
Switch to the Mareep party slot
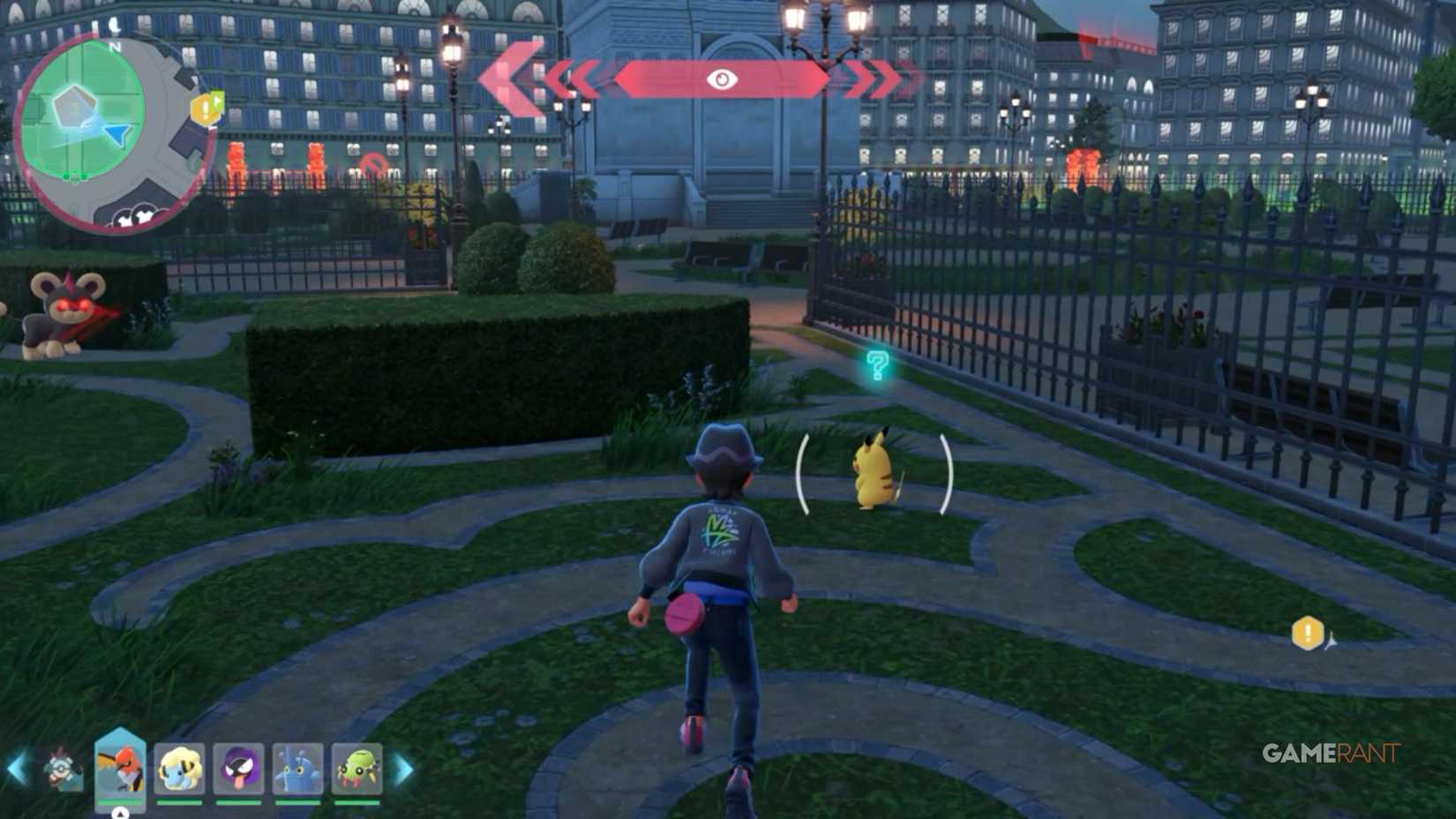tap(178, 768)
